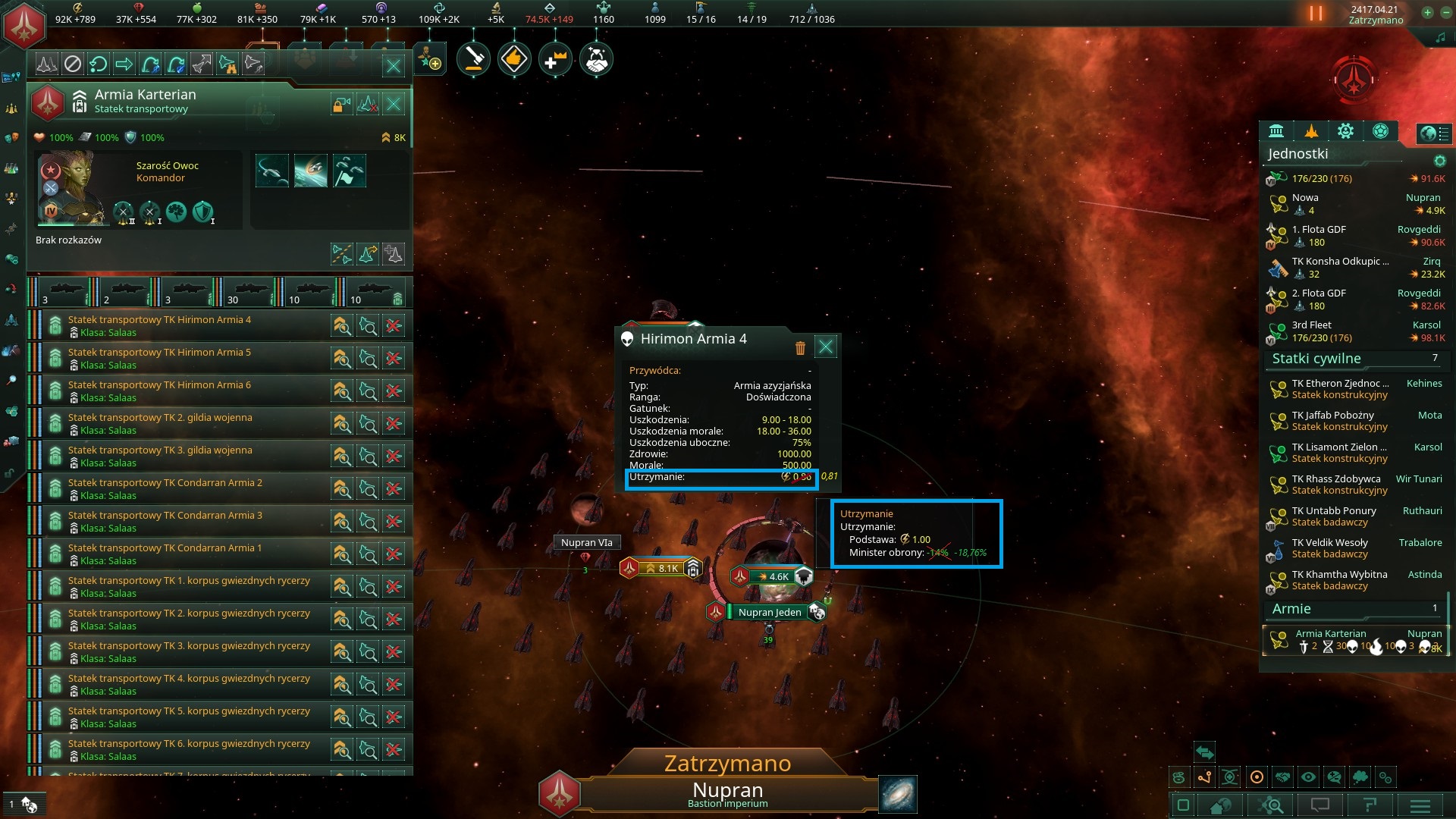Switch to the gear settings tab in Jednostki panel
The image size is (1456, 819).
pos(1345,131)
